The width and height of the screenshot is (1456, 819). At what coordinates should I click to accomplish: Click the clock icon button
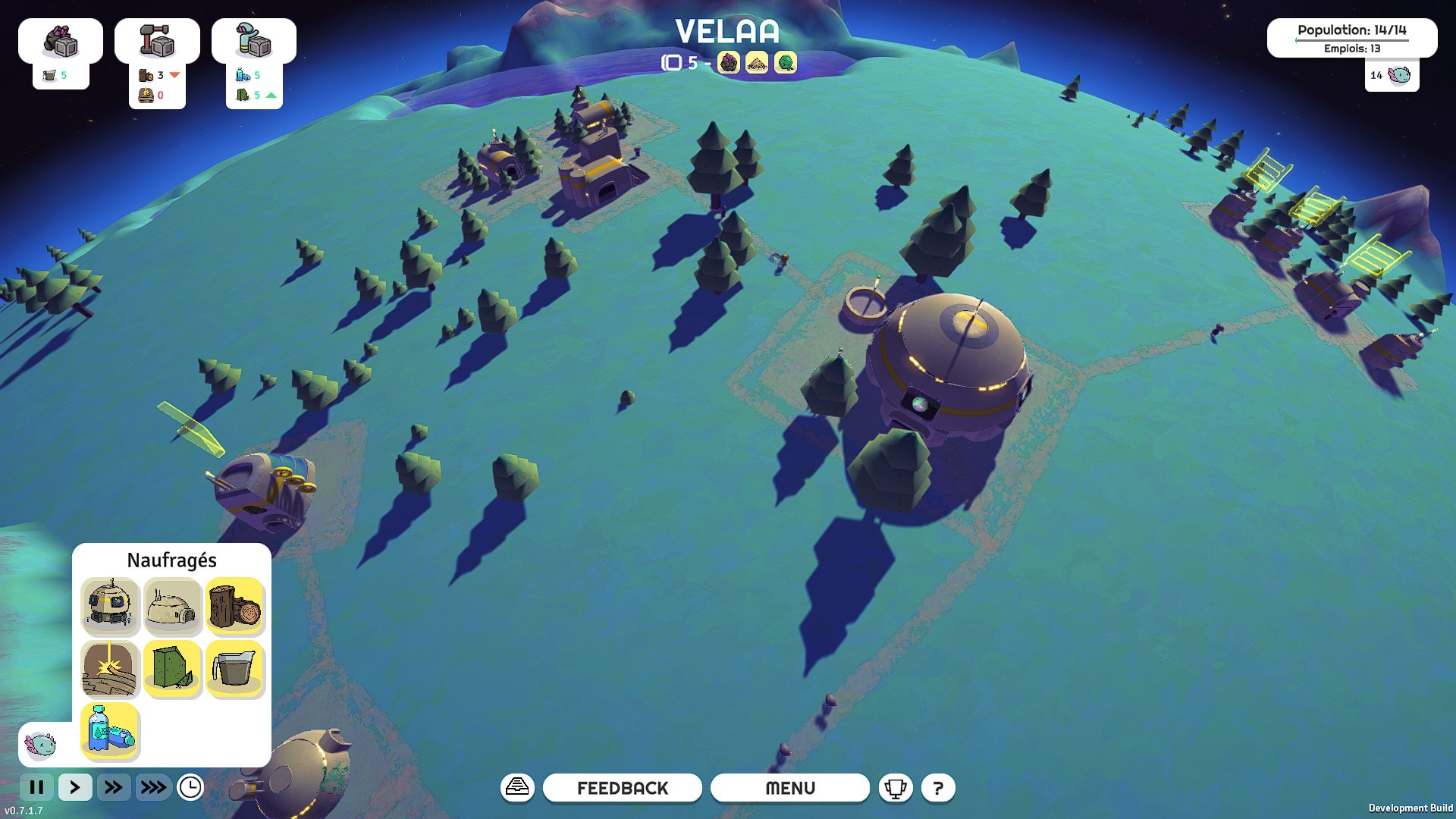point(190,787)
